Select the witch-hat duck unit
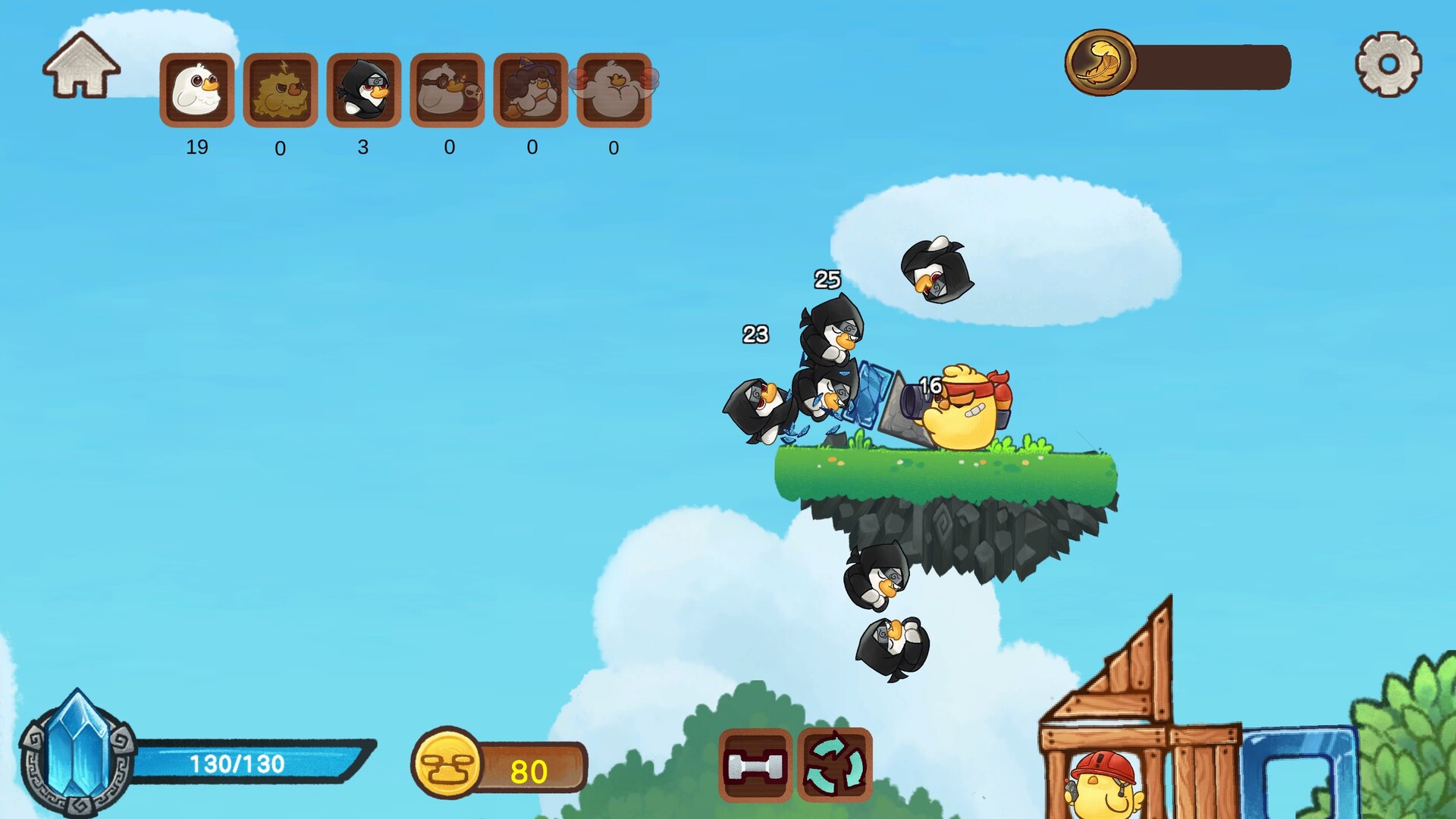Viewport: 1456px width, 819px height. (x=531, y=91)
